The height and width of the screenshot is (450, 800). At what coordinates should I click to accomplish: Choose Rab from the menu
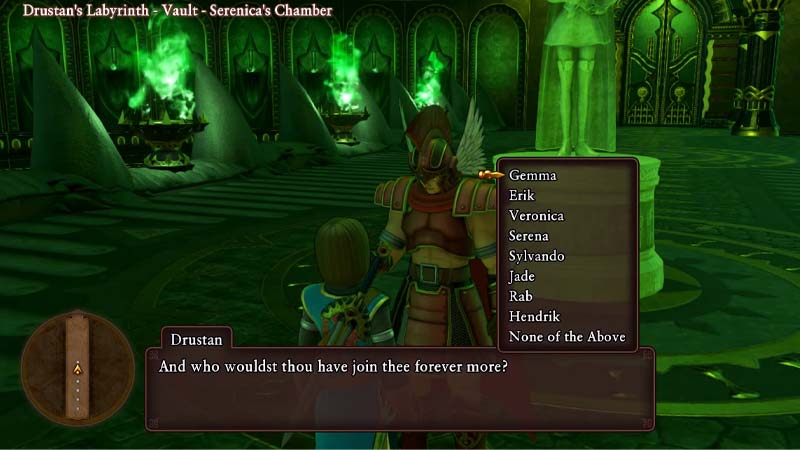(521, 296)
